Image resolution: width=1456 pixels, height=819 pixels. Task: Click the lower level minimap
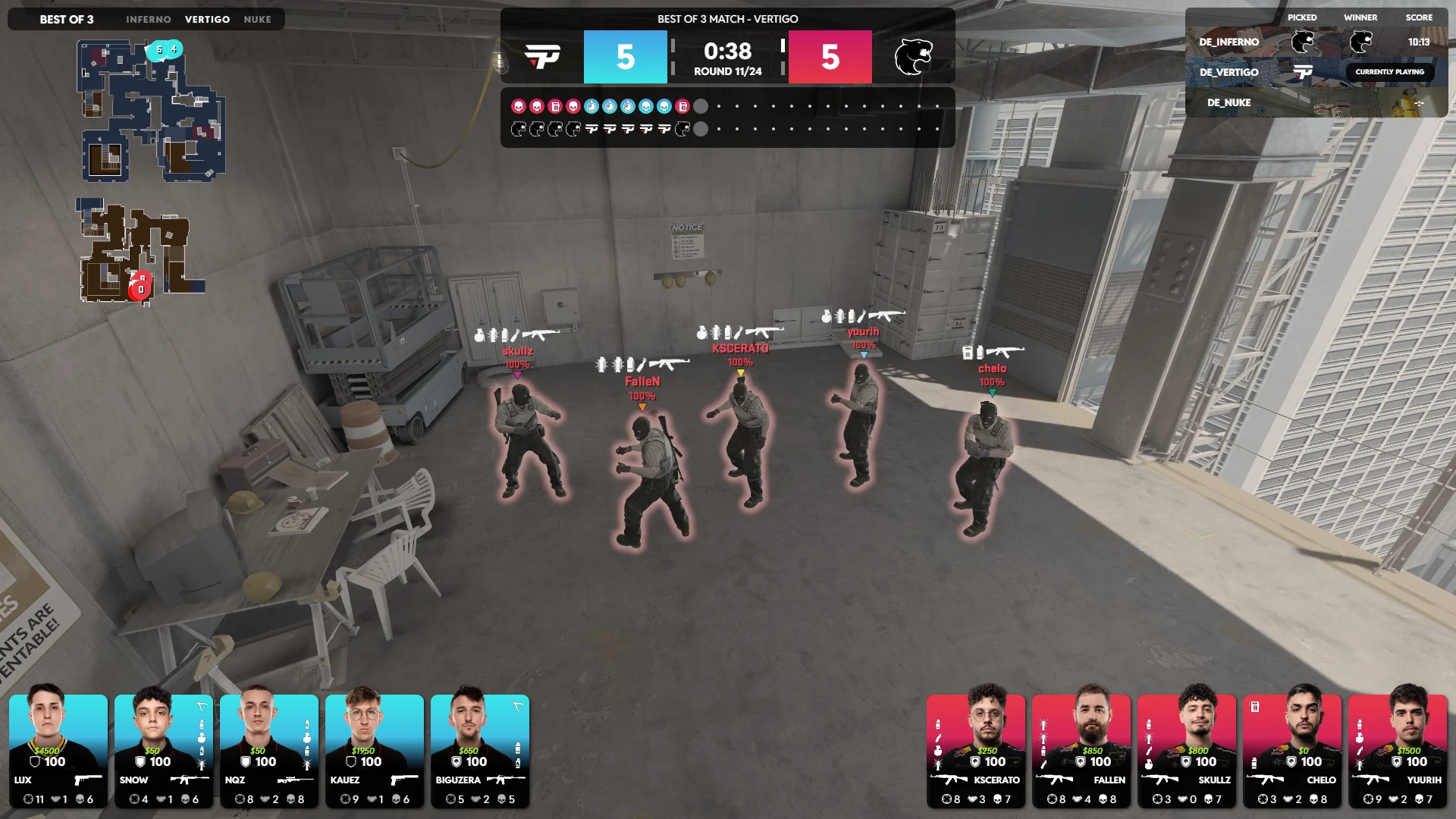tap(140, 252)
